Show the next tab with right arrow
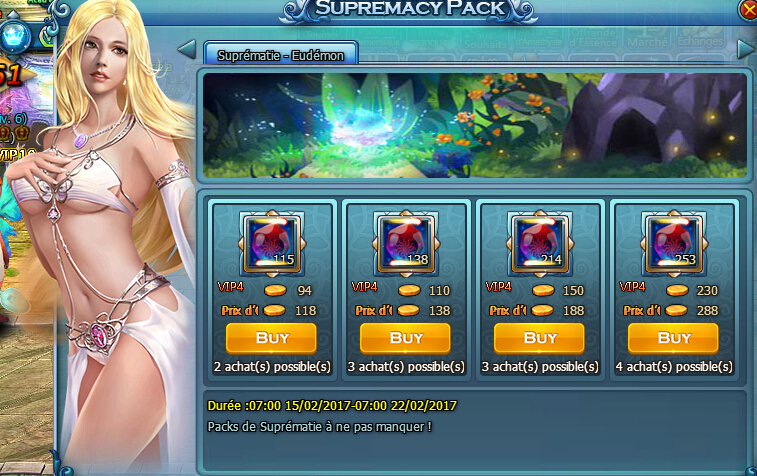Screen dimensions: 757x476 point(745,49)
